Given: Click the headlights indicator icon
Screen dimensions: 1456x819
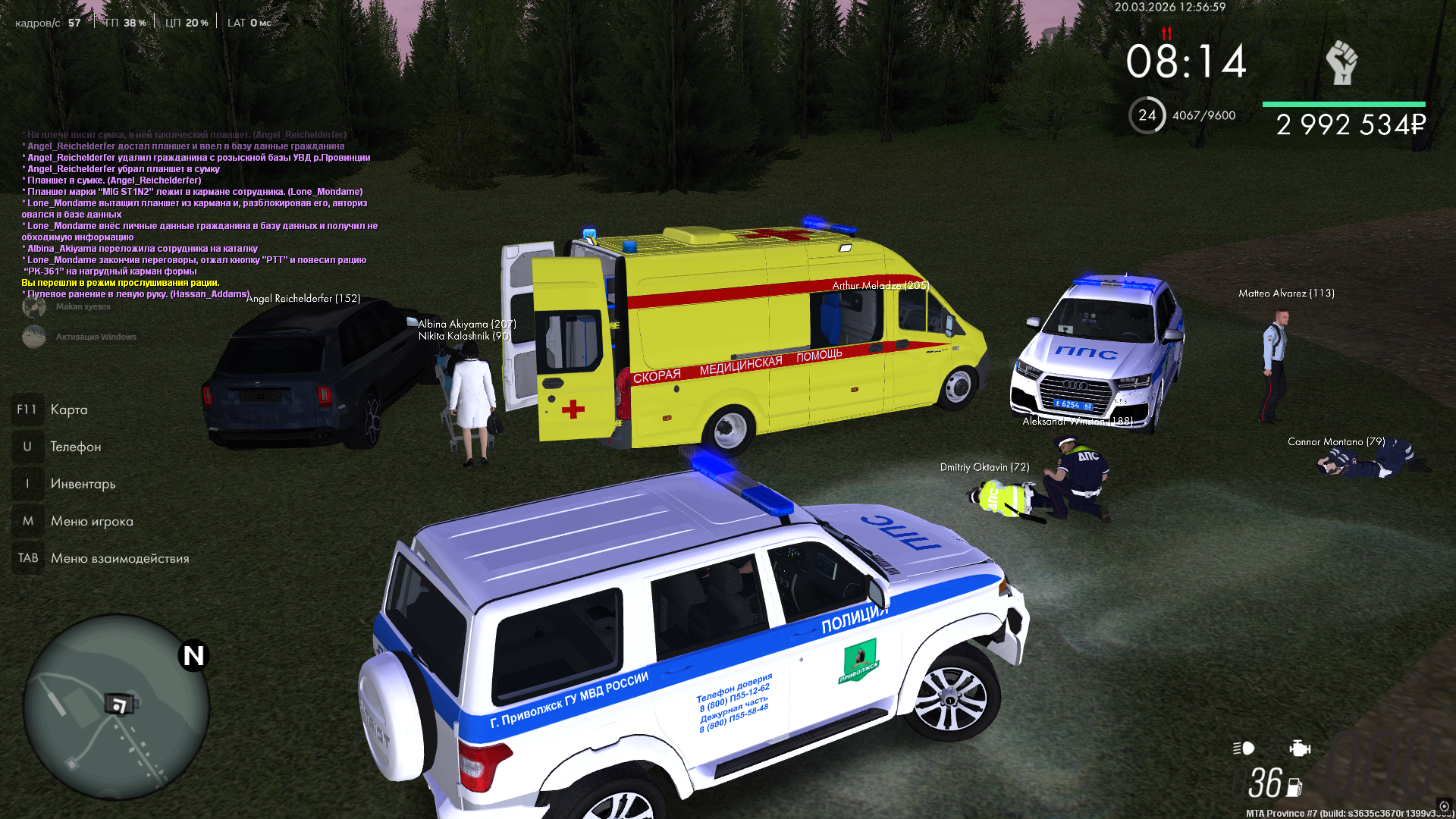Looking at the screenshot, I should tap(1244, 748).
